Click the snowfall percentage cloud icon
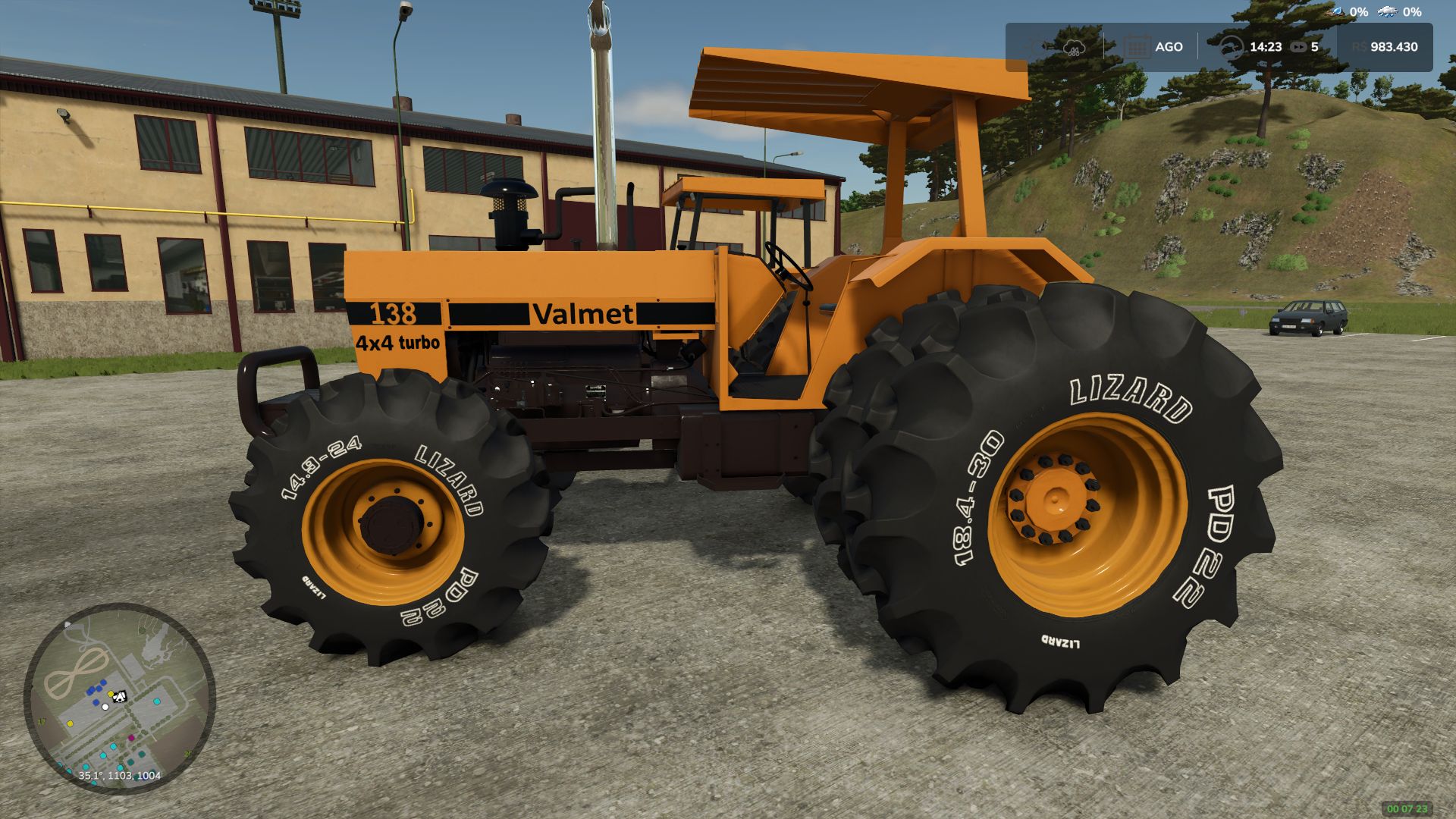Image resolution: width=1456 pixels, height=819 pixels. point(1387,12)
